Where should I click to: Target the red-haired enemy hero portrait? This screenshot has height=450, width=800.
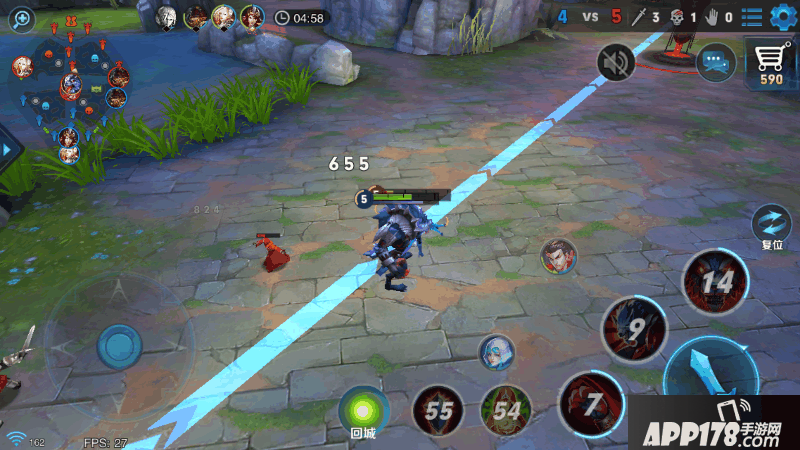[558, 256]
